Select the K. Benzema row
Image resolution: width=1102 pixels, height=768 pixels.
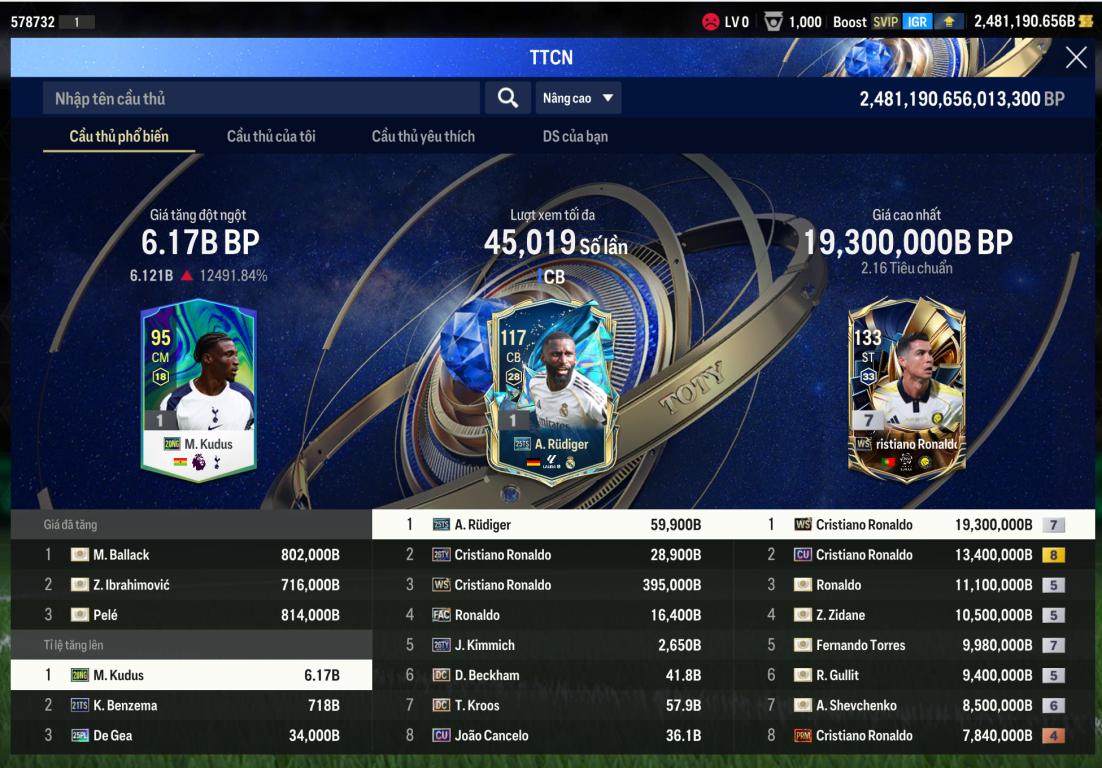pyautogui.click(x=191, y=705)
